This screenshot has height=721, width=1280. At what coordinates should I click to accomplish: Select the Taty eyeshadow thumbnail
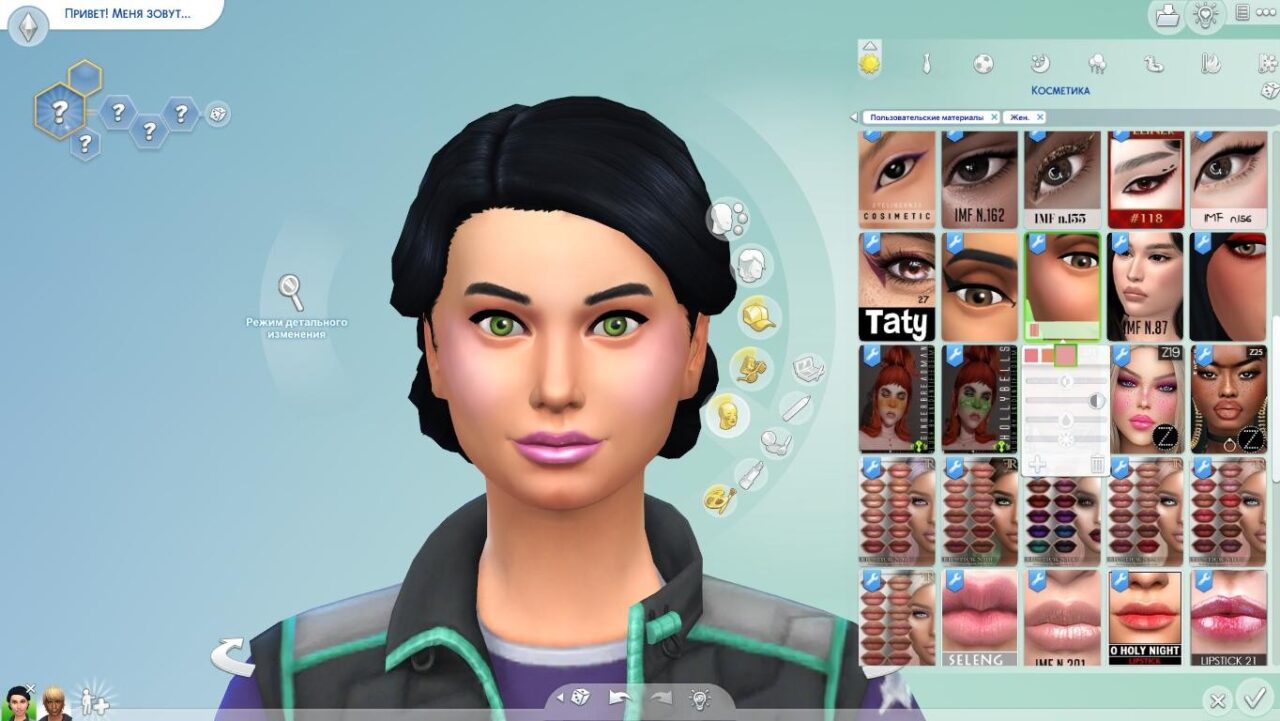click(897, 286)
